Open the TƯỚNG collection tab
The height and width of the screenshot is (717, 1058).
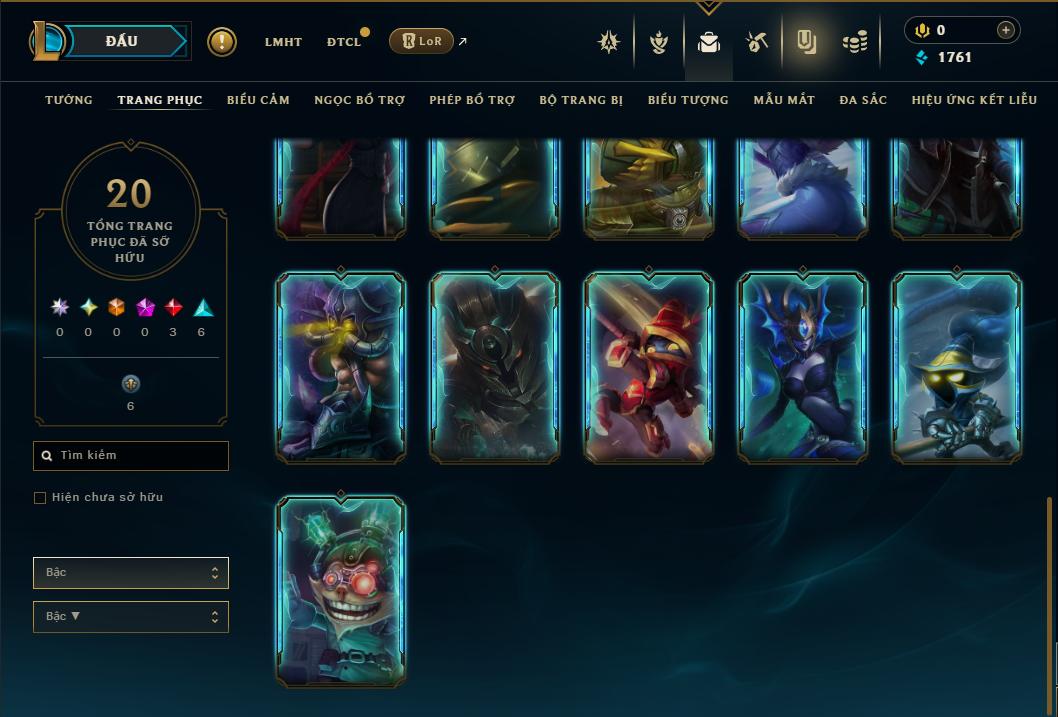pos(69,100)
